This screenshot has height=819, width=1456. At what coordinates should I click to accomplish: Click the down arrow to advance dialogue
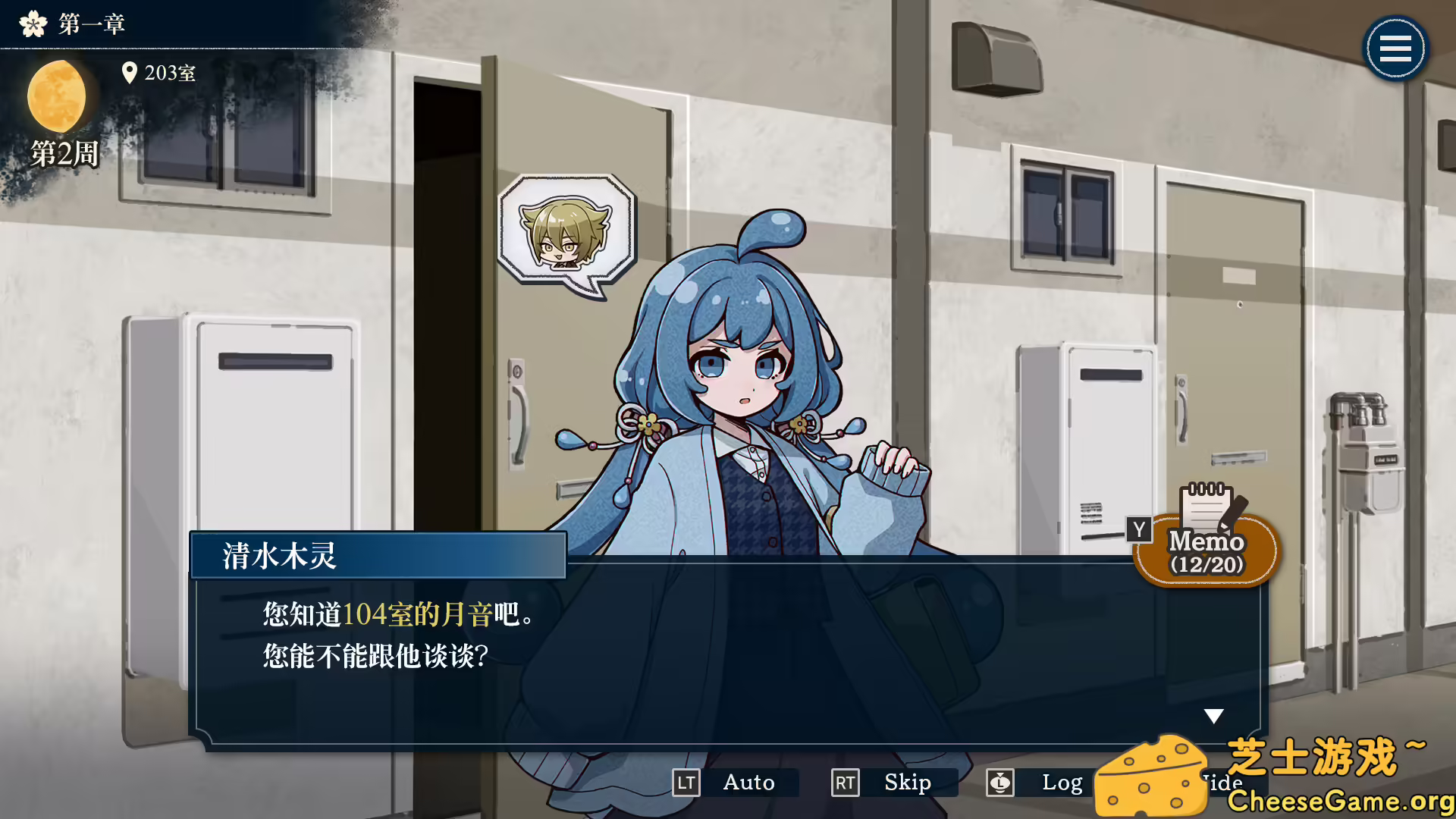pos(1215,714)
